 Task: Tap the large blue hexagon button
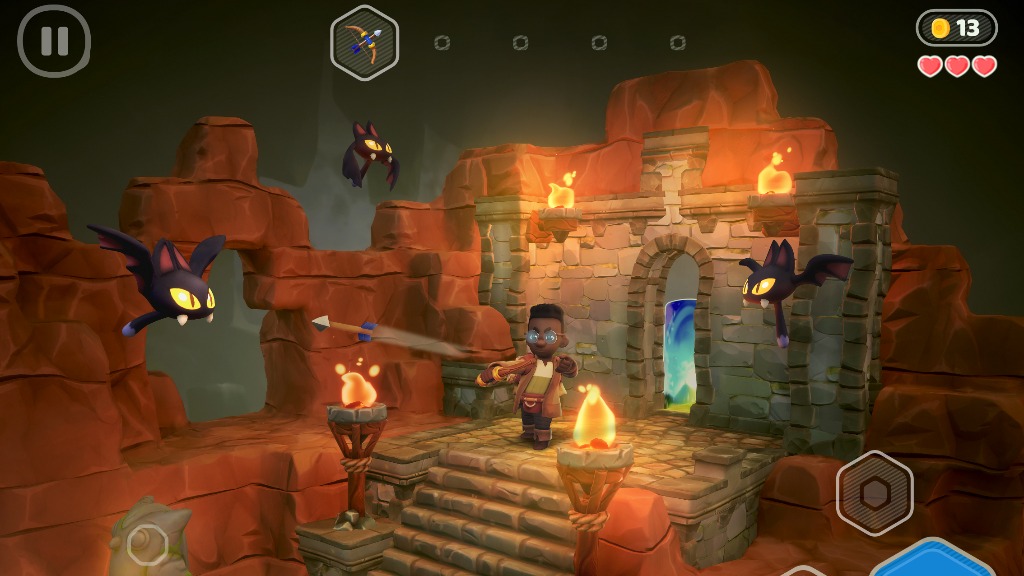coord(930,561)
